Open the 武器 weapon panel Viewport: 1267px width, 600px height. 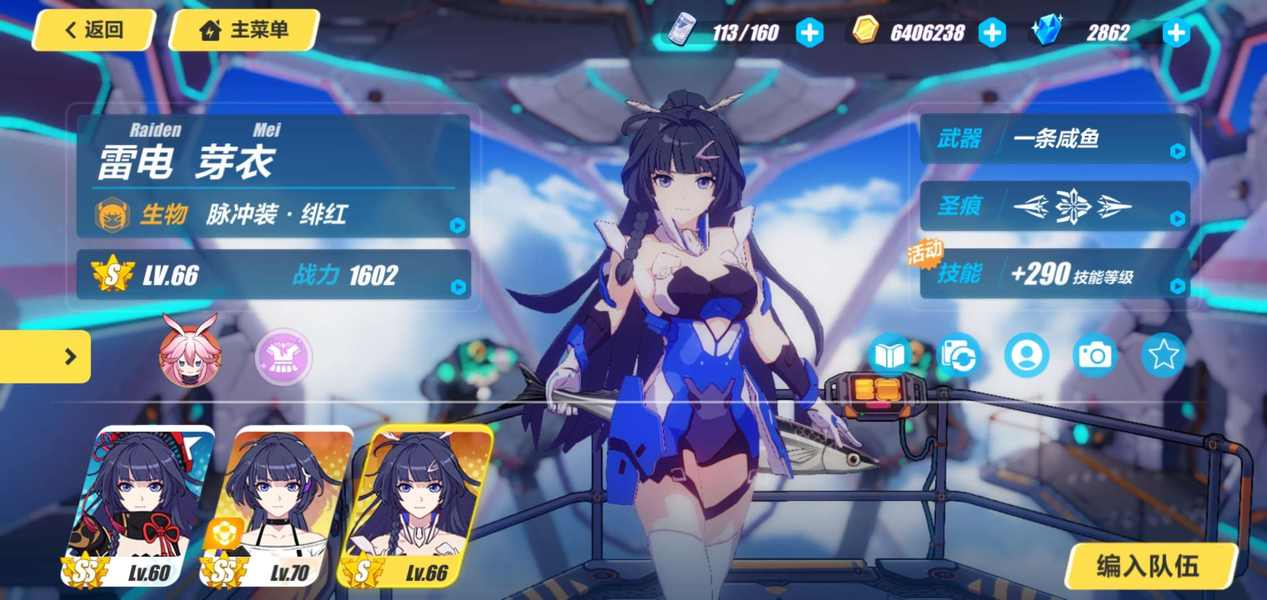[1054, 139]
